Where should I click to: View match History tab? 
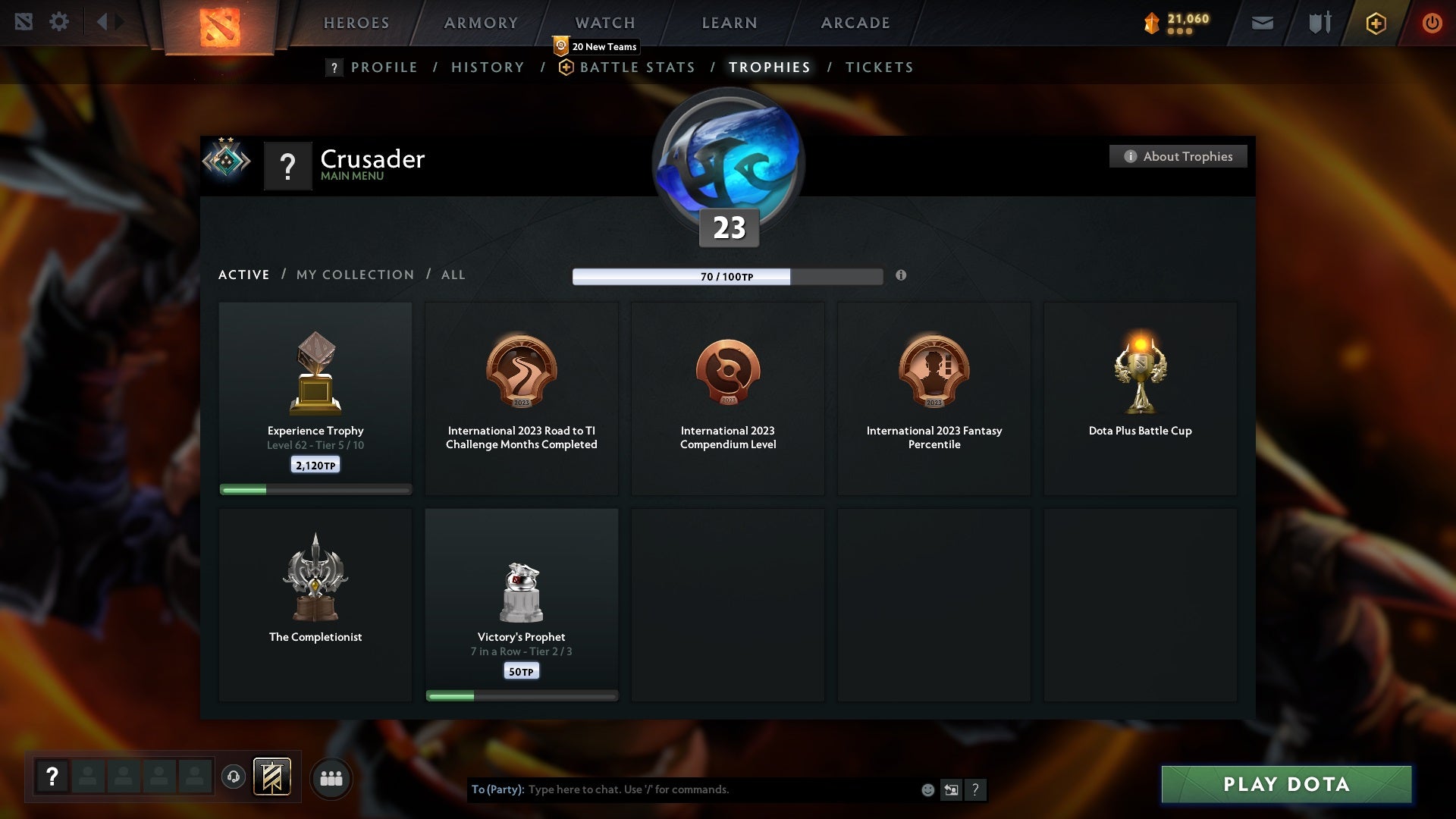pos(488,67)
